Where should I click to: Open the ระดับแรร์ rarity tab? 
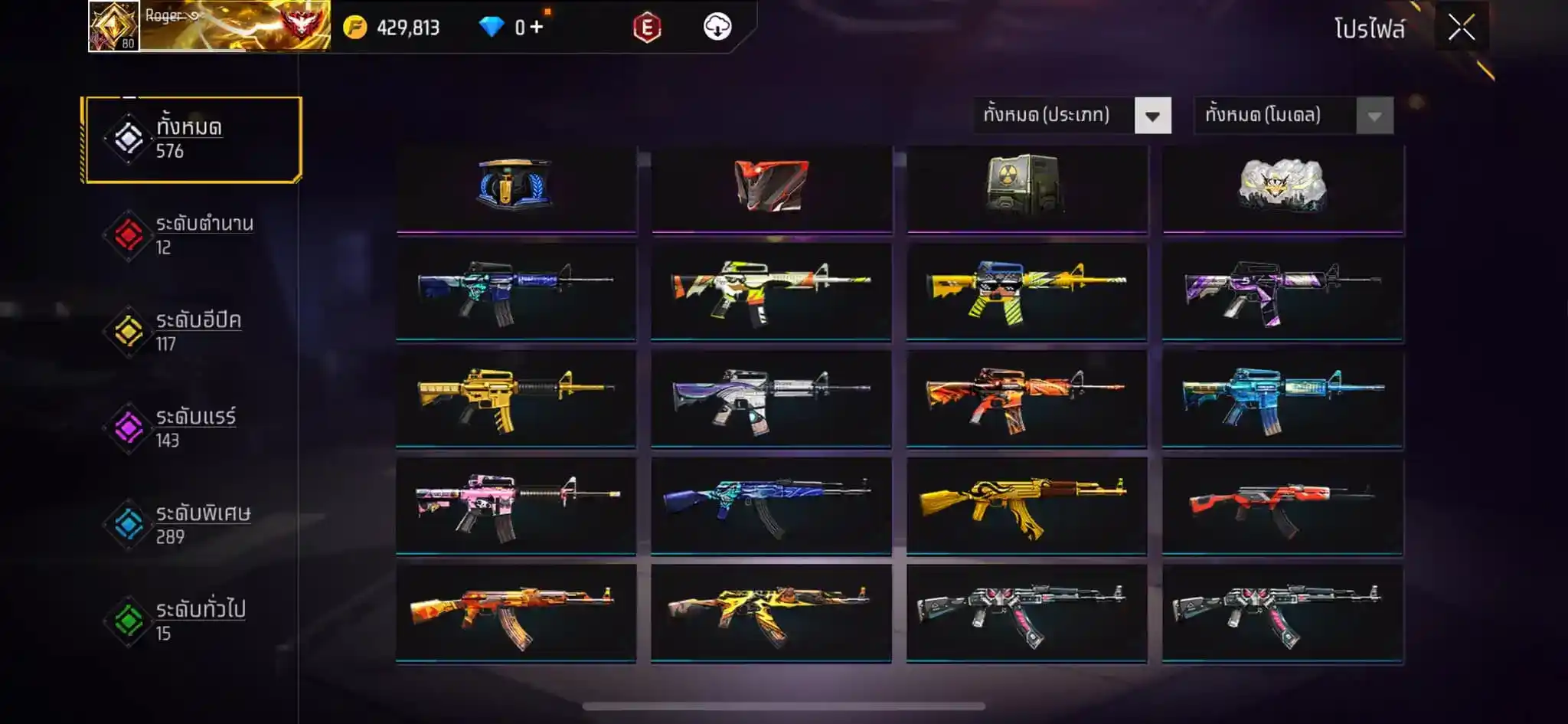[193, 428]
